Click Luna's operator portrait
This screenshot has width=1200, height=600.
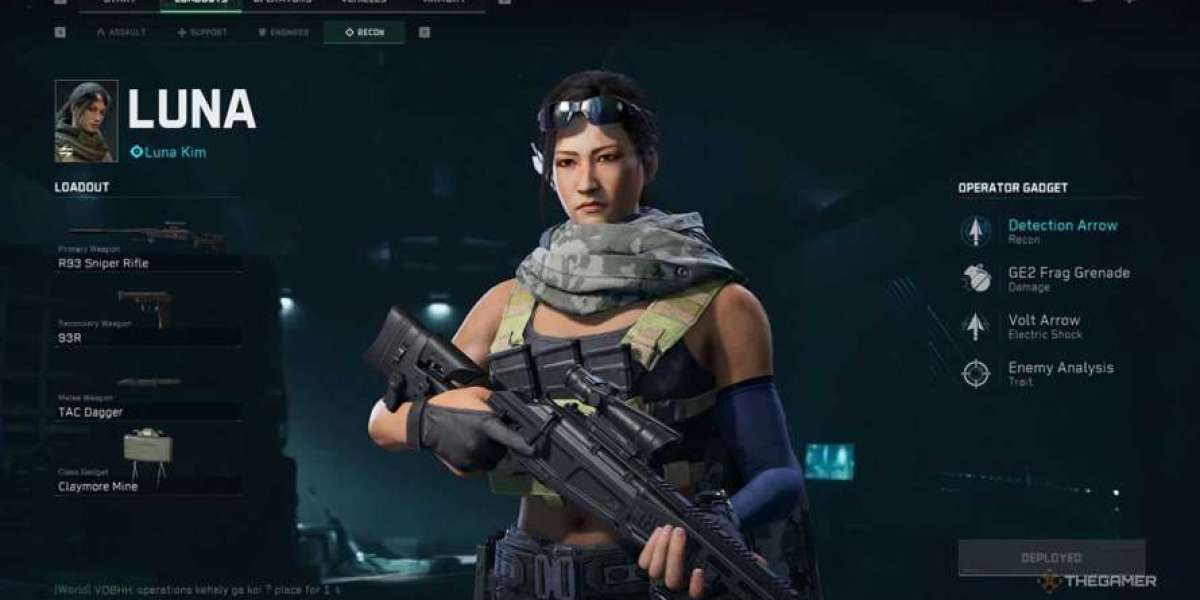86,121
